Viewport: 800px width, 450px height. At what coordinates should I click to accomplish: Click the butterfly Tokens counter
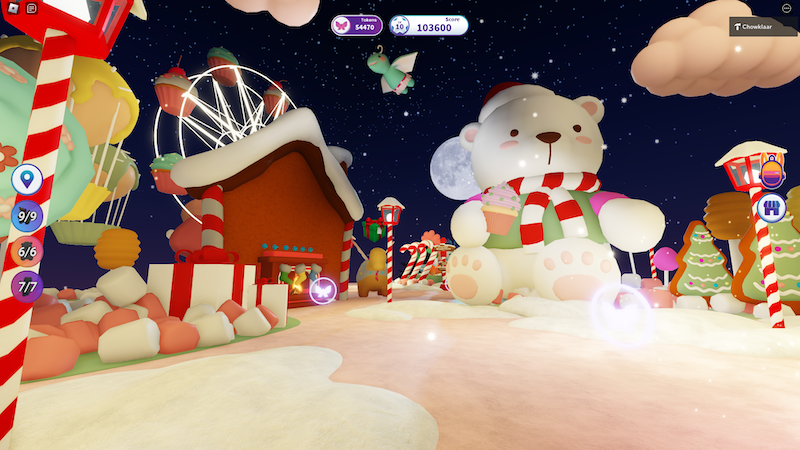tap(357, 25)
